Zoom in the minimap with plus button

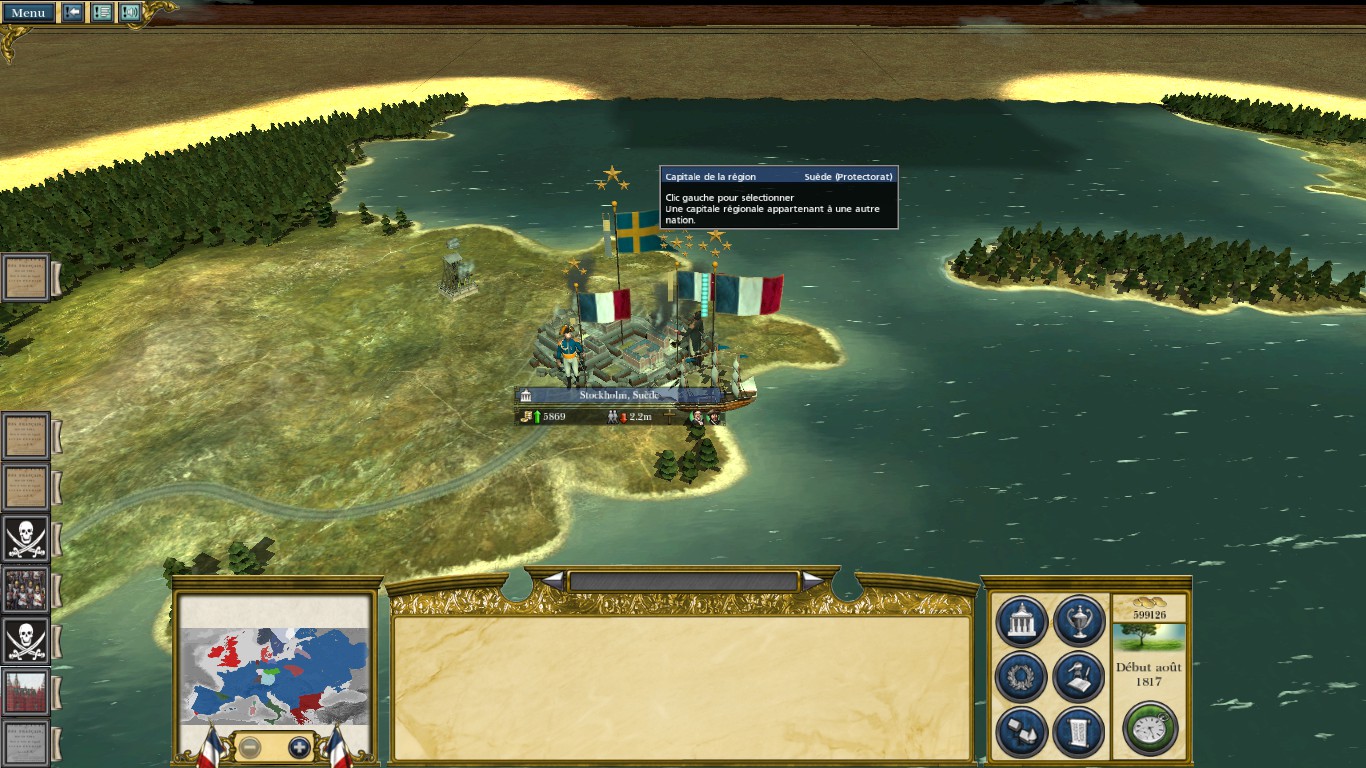[x=299, y=747]
